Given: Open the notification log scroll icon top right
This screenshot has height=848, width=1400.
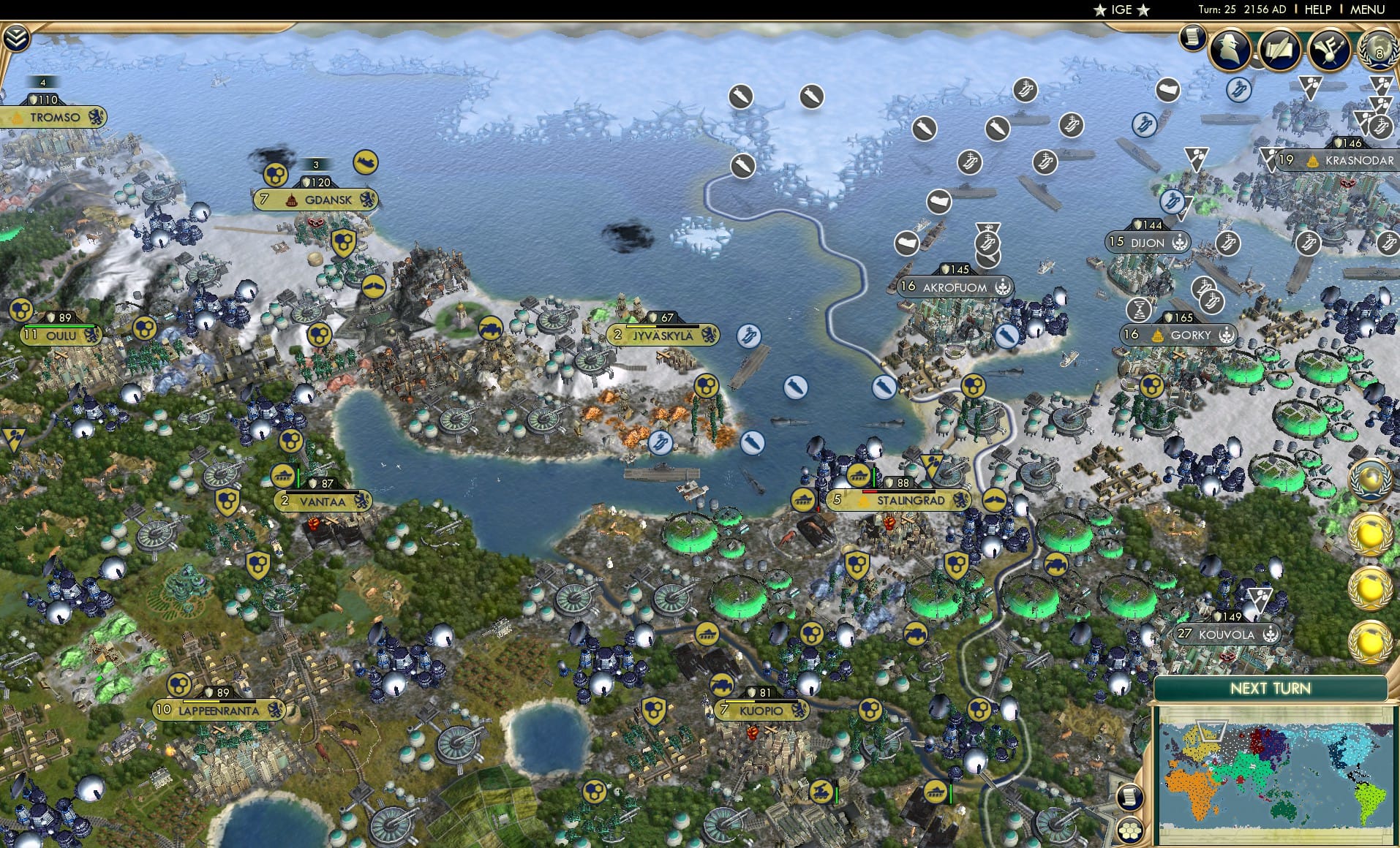Looking at the screenshot, I should click(1191, 37).
